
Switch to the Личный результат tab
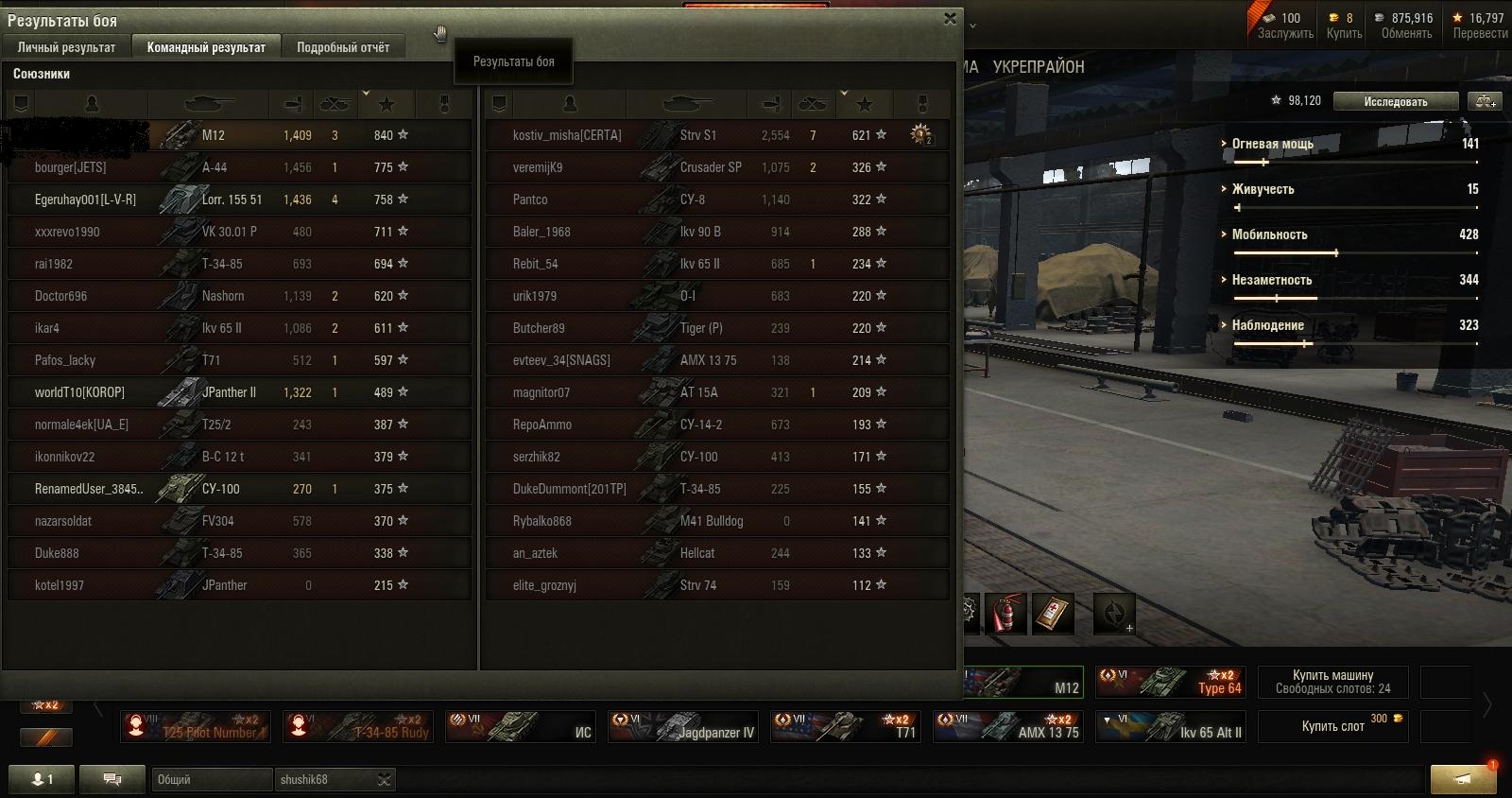[x=66, y=47]
